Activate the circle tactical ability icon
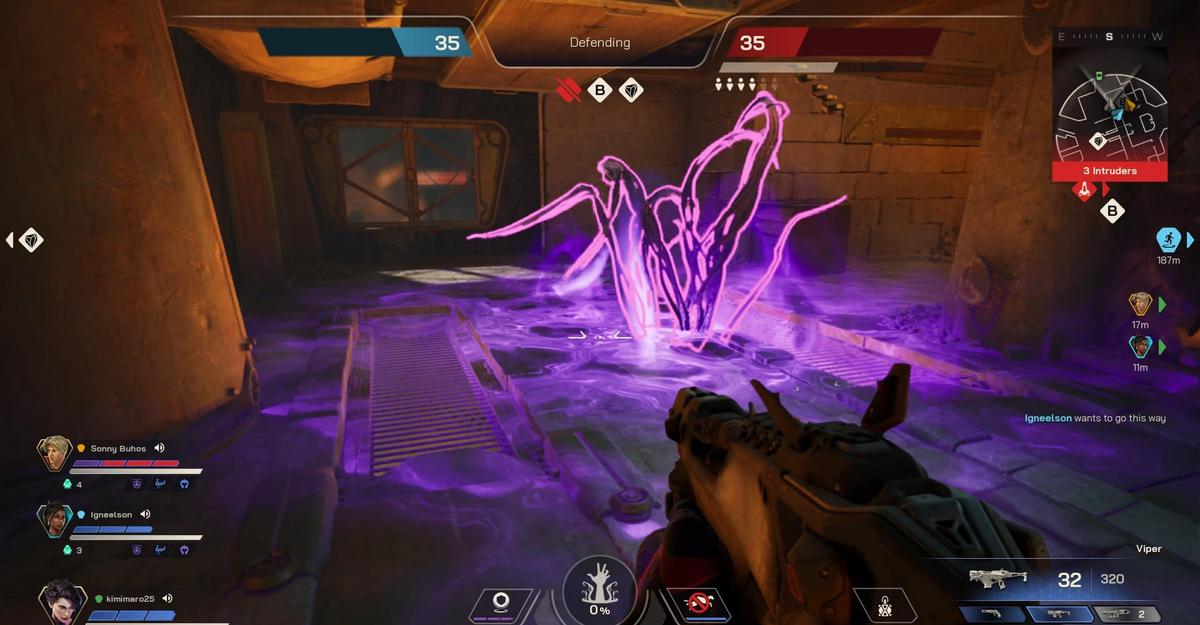1200x625 pixels. click(503, 603)
